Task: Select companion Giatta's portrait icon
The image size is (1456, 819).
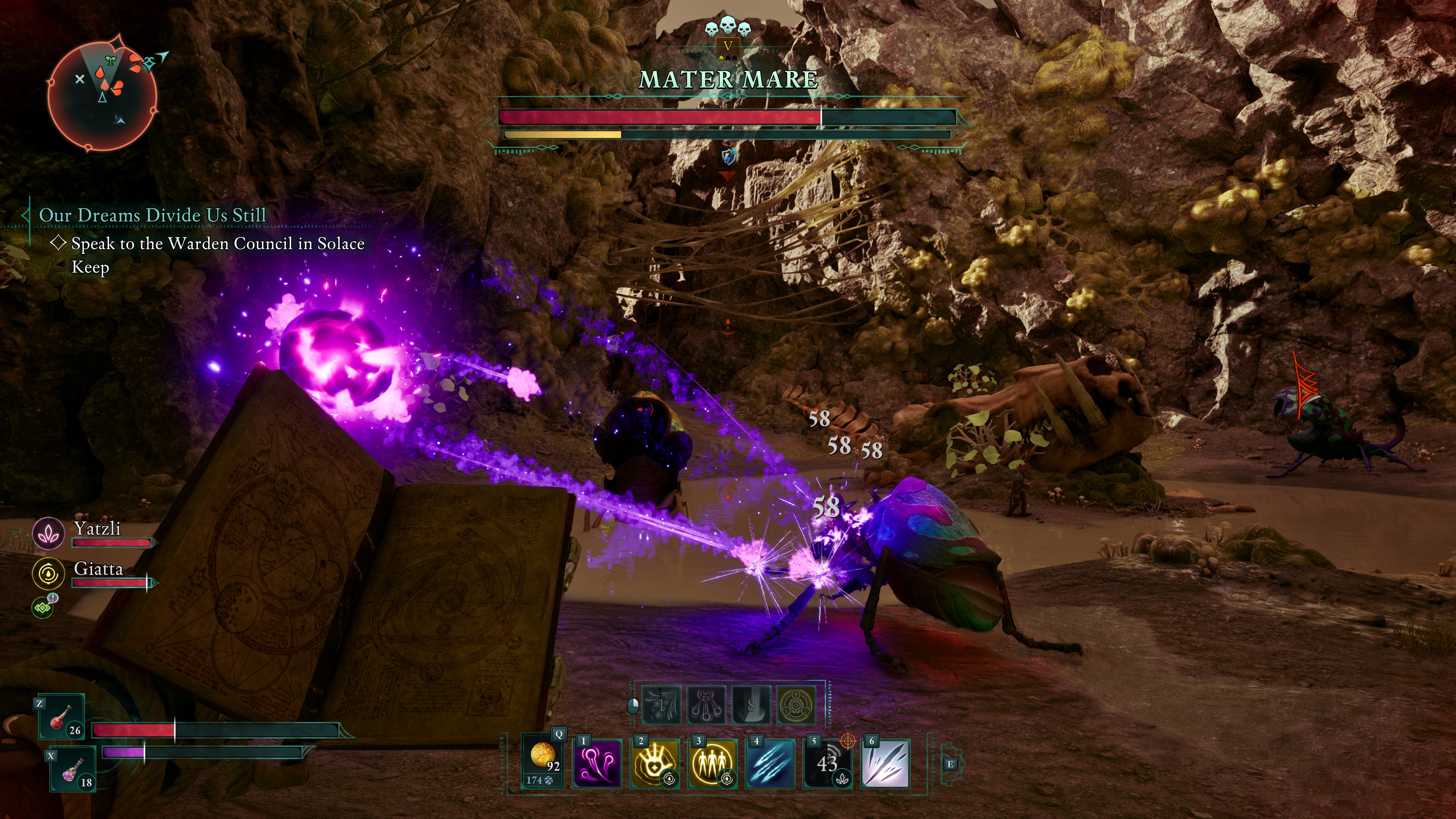Action: click(49, 573)
